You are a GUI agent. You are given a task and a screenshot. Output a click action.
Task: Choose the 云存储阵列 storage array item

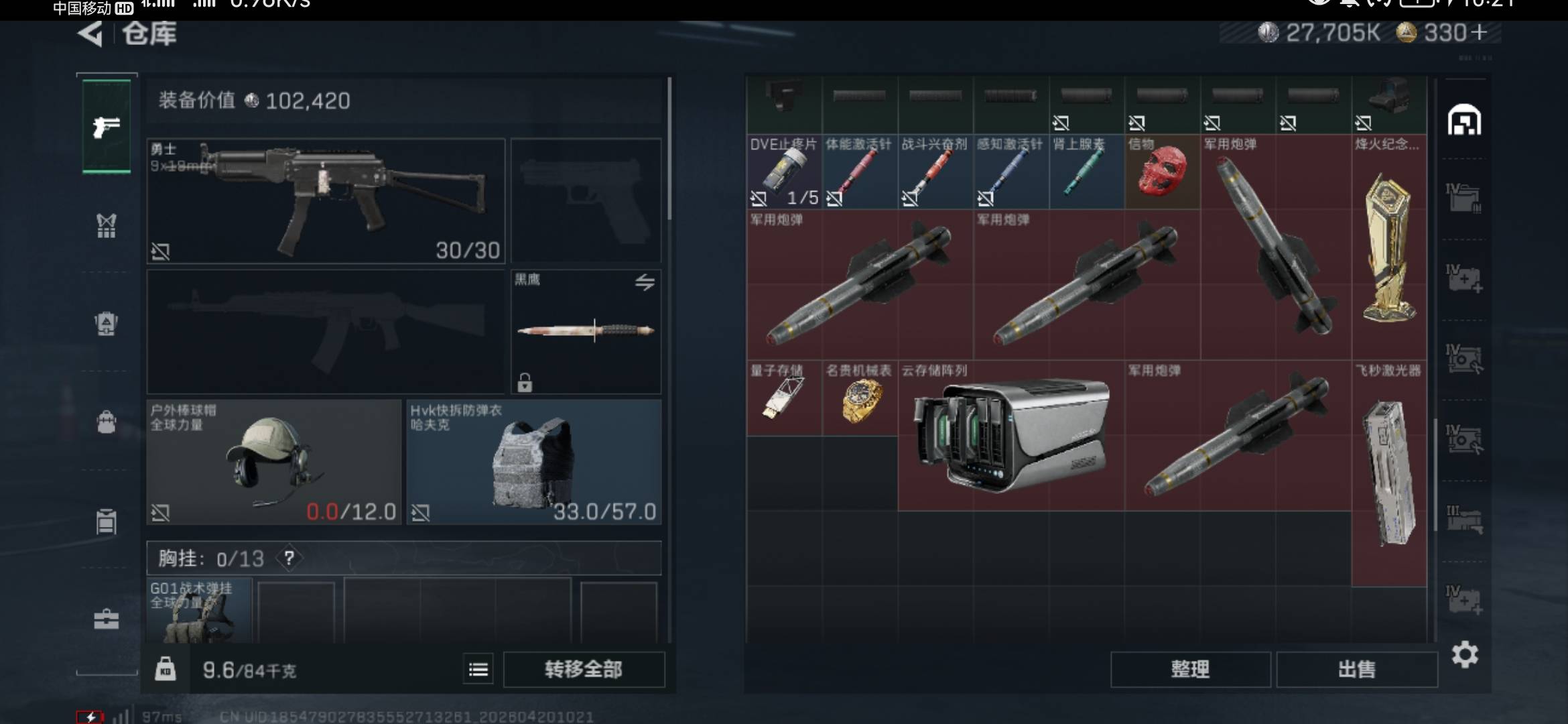coord(1010,436)
